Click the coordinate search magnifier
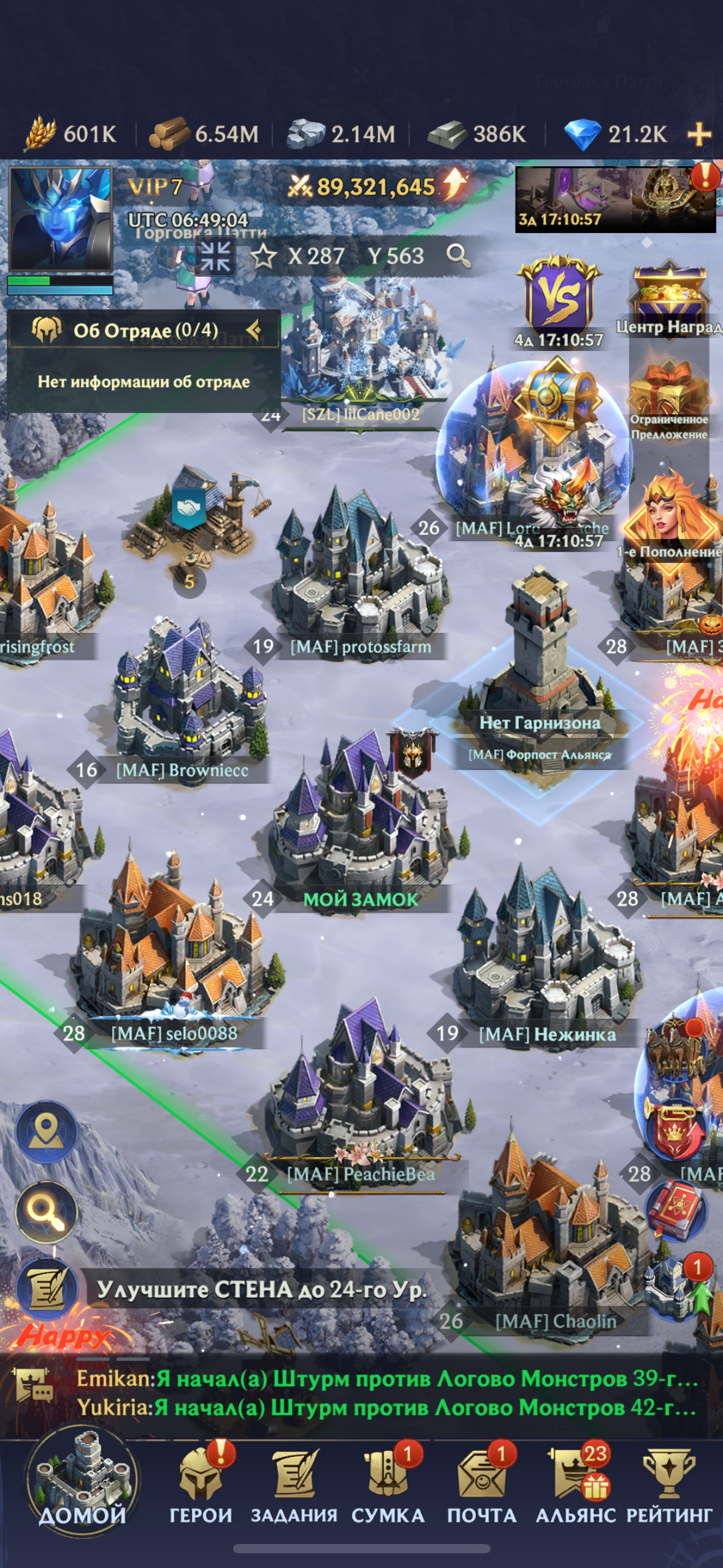This screenshot has width=723, height=1568. [458, 255]
